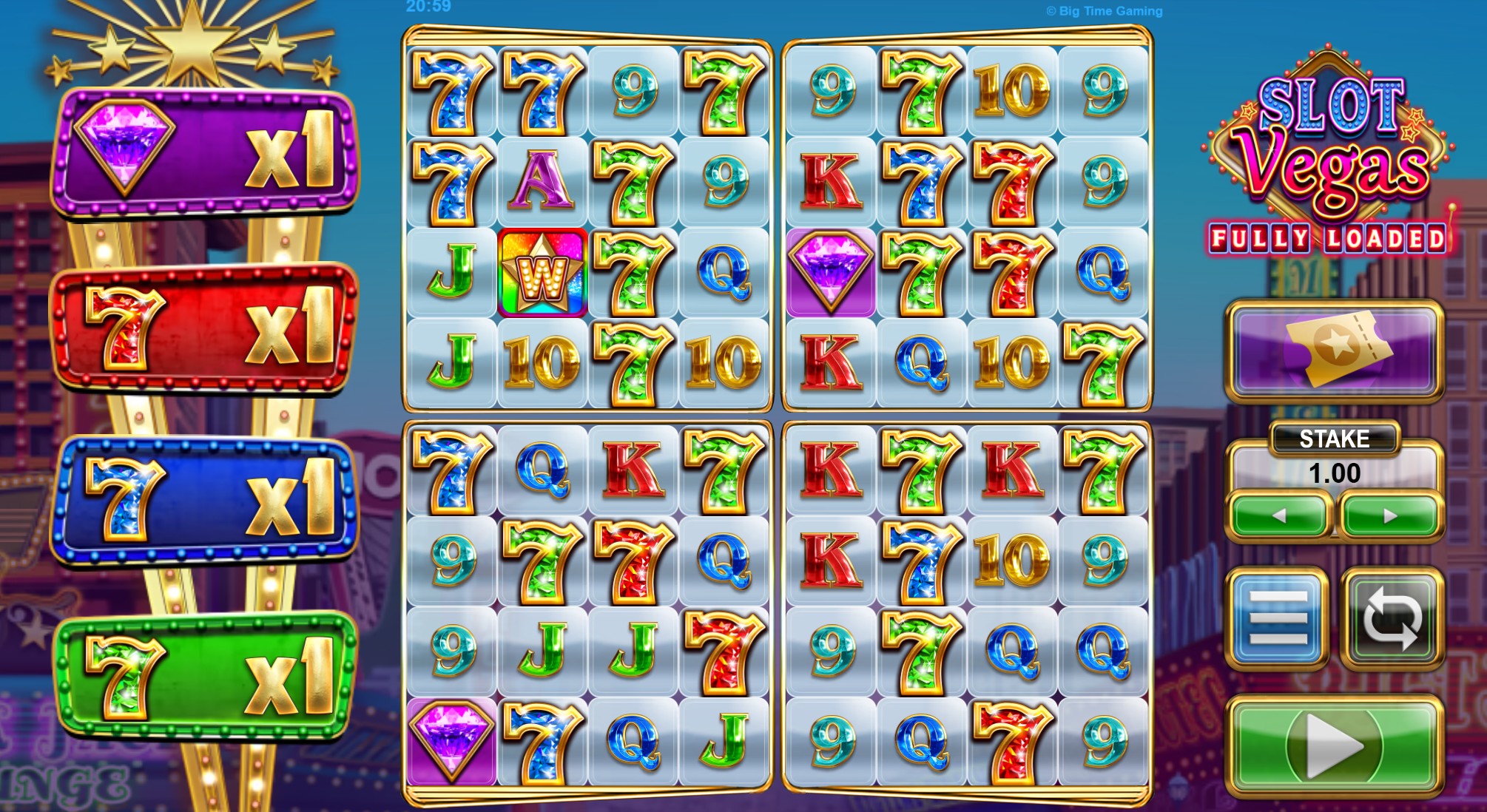Image resolution: width=1487 pixels, height=812 pixels.
Task: Select the golden 10 symbol in top-left grid
Action: [x=539, y=362]
